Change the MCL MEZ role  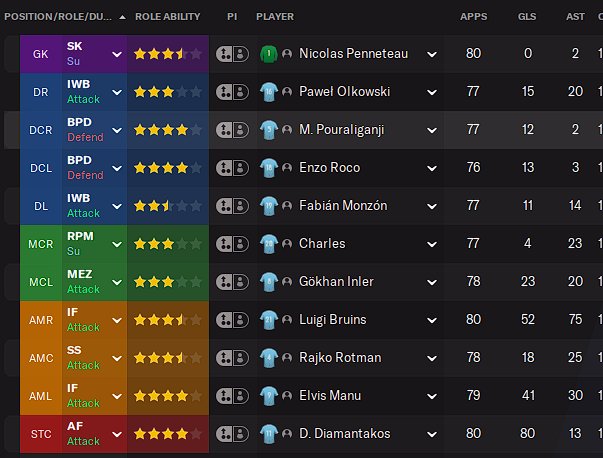(117, 282)
